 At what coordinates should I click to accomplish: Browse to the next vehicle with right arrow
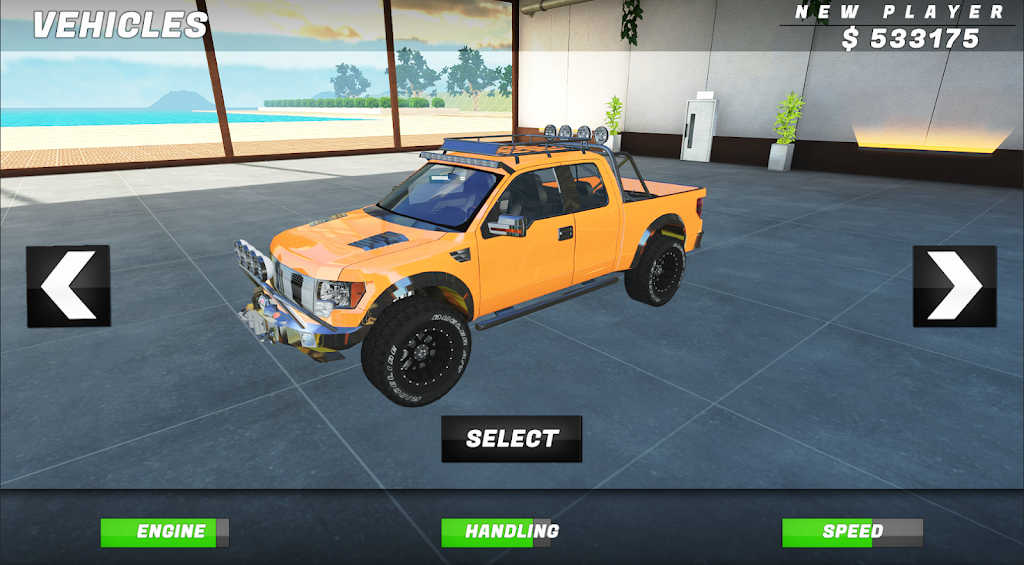(x=954, y=286)
